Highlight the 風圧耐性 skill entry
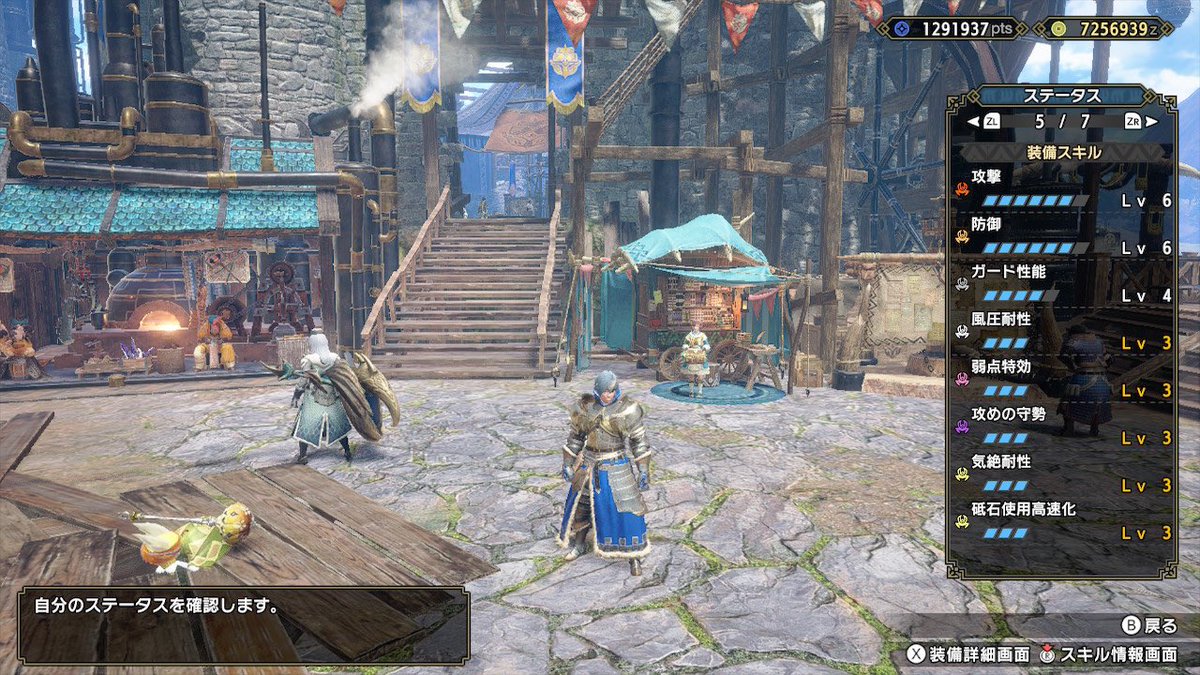Image resolution: width=1200 pixels, height=675 pixels. [x=1063, y=331]
